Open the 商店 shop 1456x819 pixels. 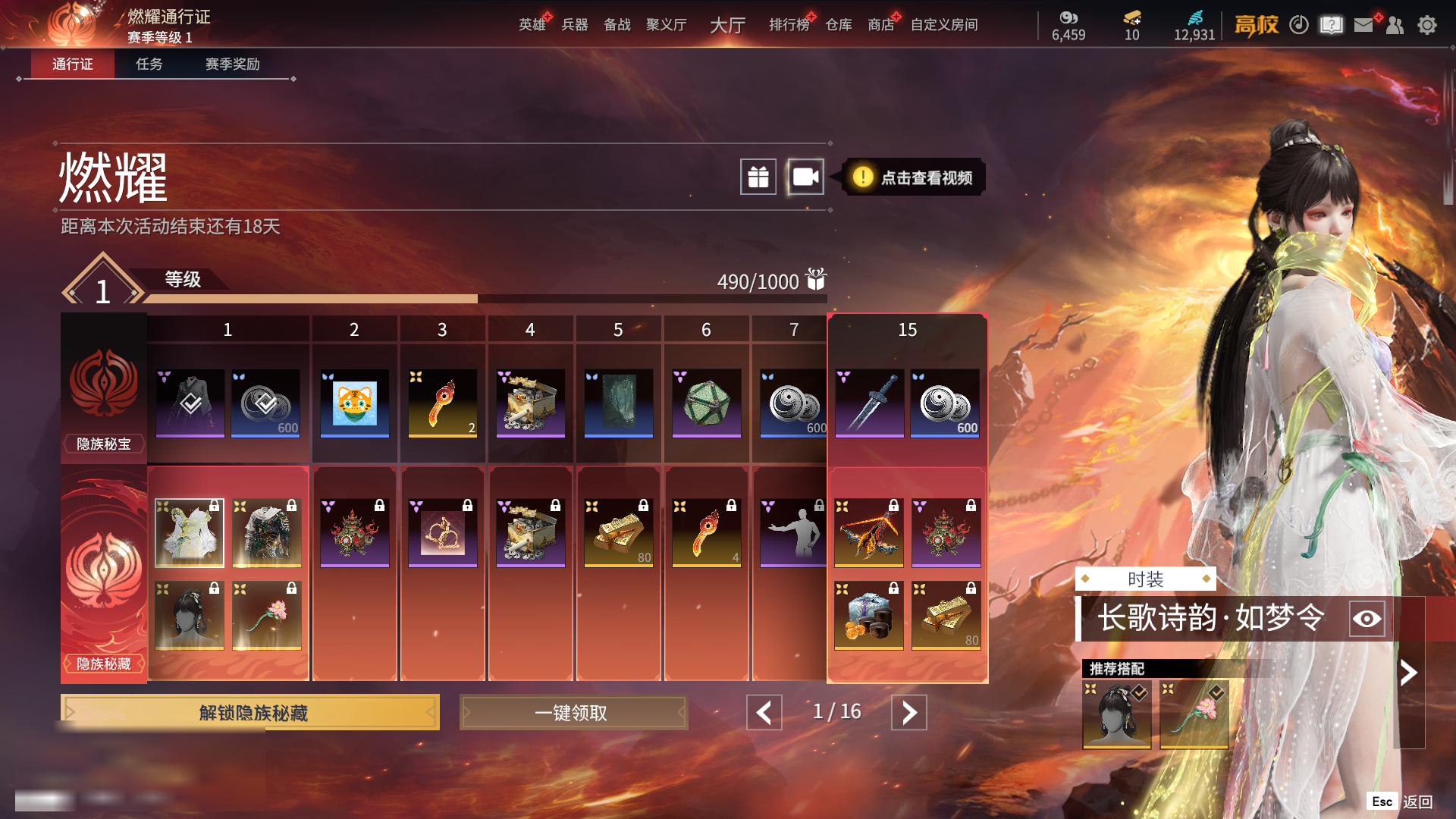click(880, 25)
